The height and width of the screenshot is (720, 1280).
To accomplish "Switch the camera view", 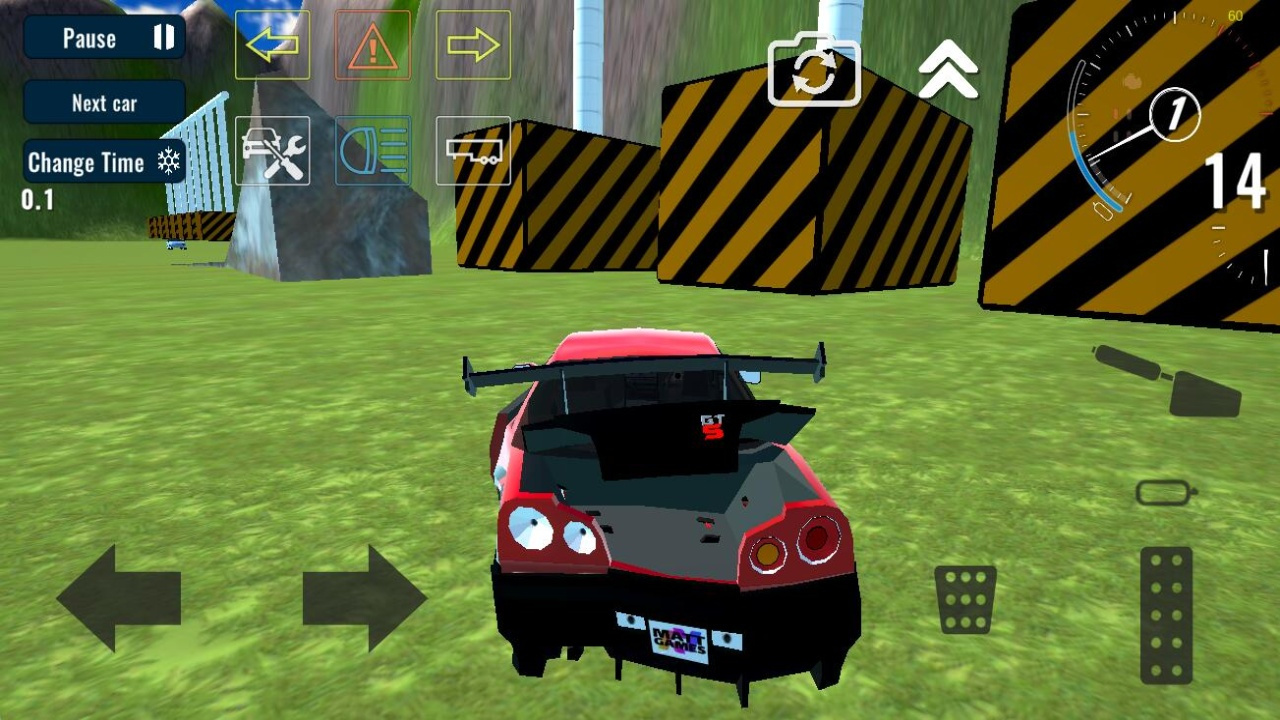I will click(x=814, y=70).
